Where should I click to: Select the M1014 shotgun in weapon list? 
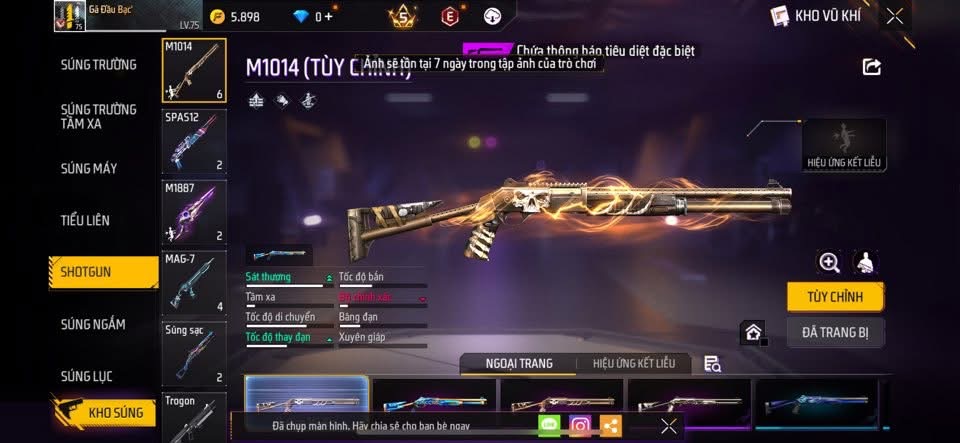click(194, 70)
